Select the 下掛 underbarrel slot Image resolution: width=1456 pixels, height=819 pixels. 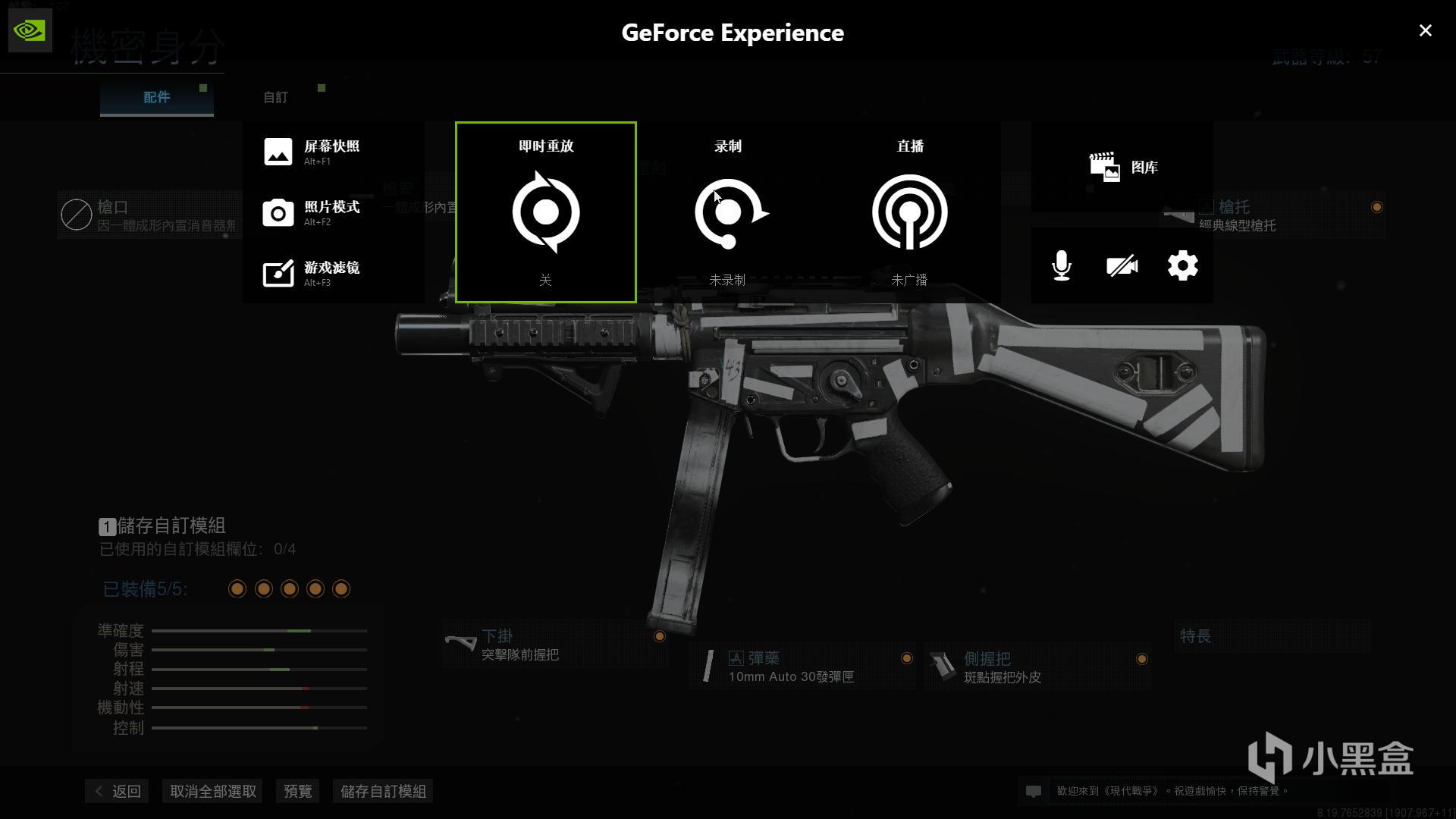[555, 645]
